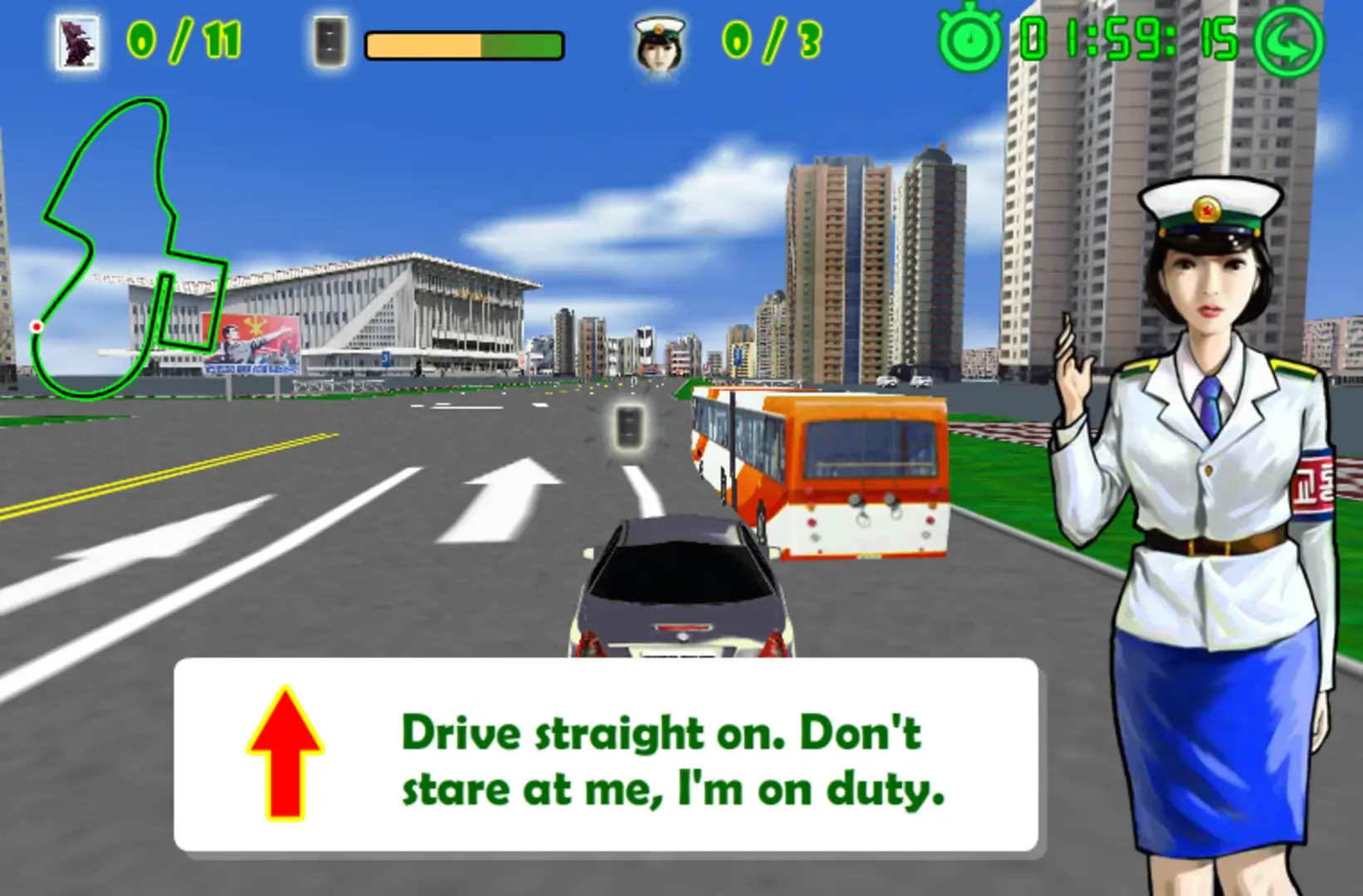
Task: Select the red upward arrow in the dialog box
Action: coord(286,752)
